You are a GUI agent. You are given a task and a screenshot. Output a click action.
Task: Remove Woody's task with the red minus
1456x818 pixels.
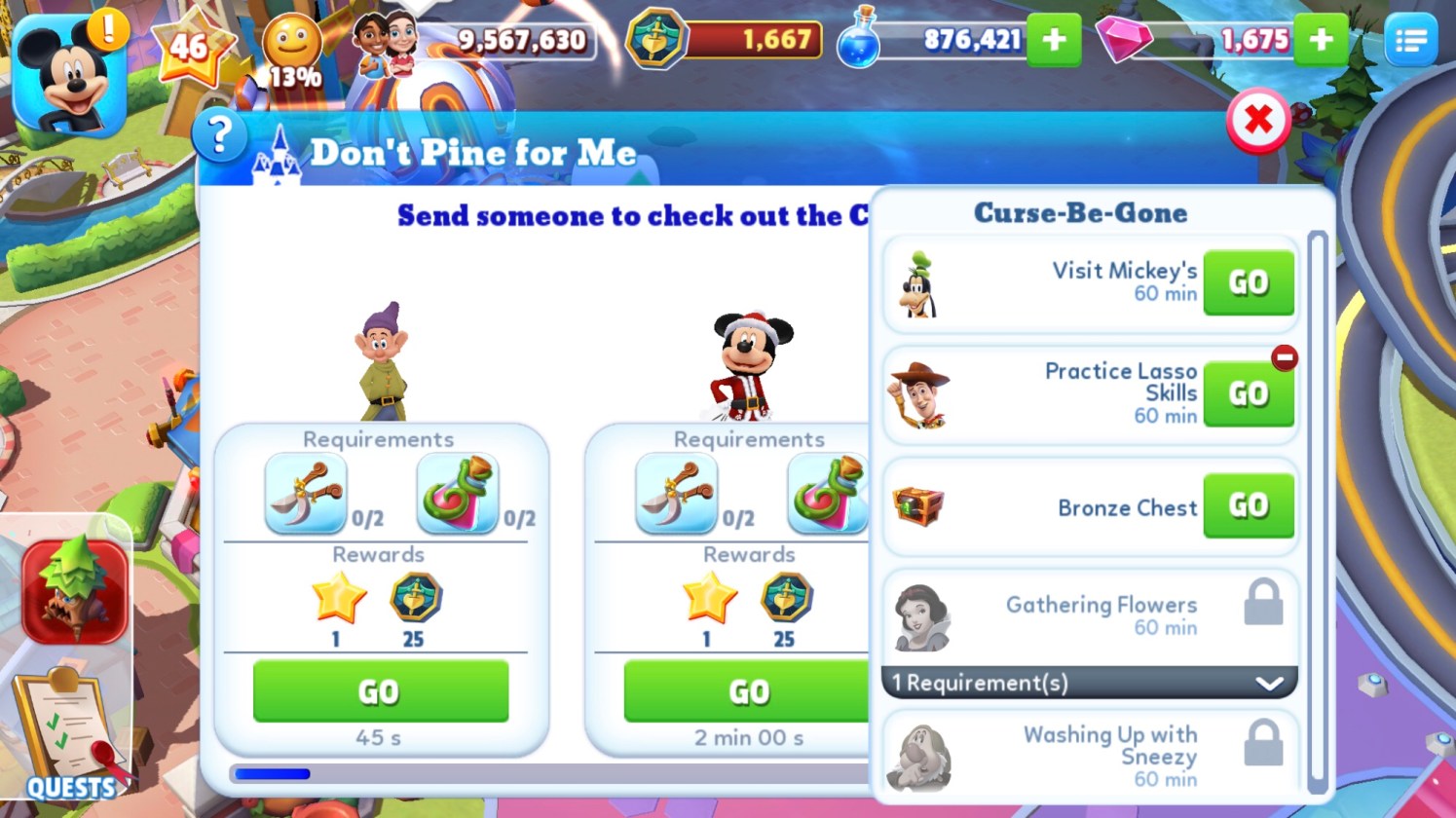tap(1285, 357)
